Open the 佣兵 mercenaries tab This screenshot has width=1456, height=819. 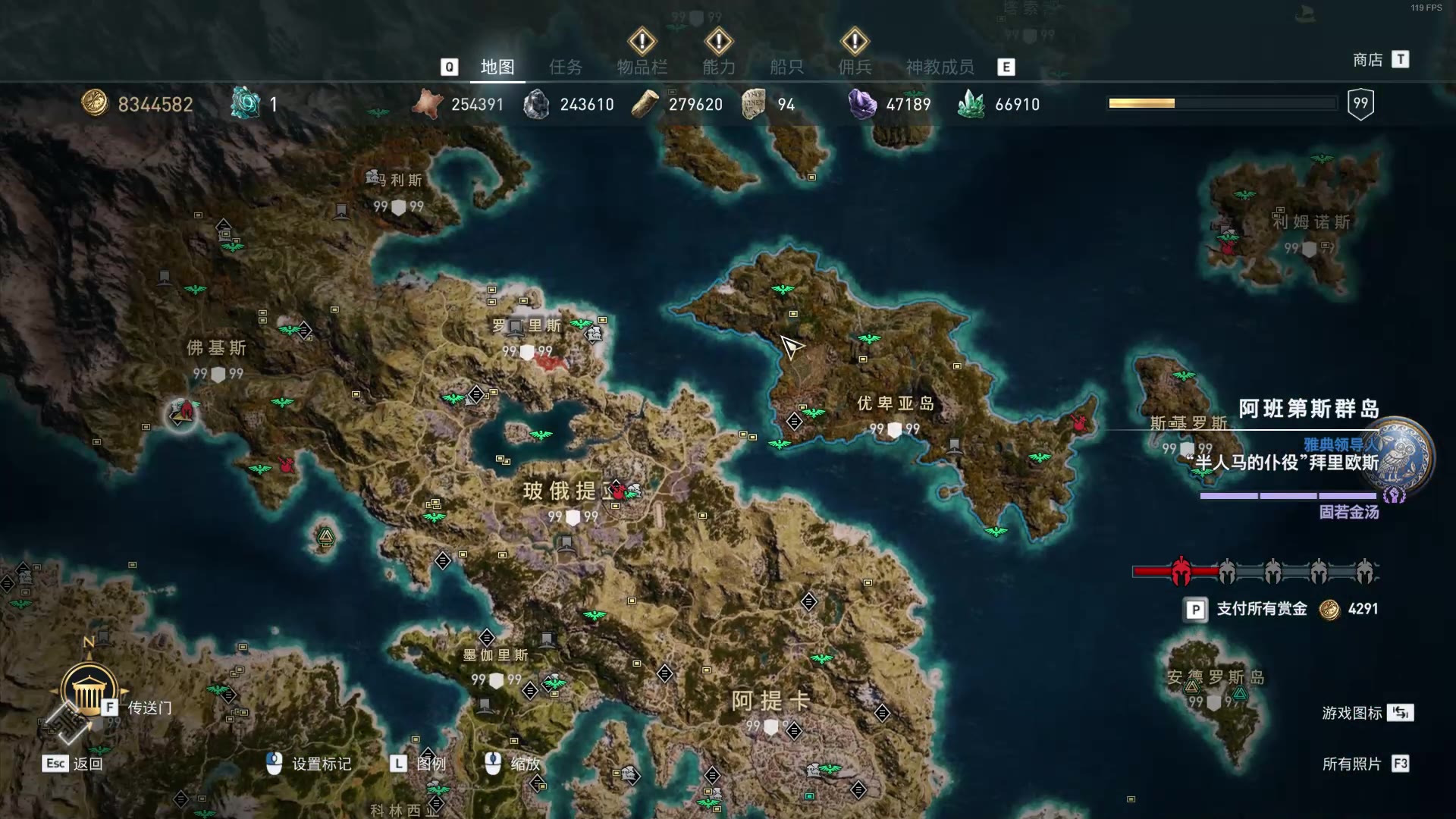pyautogui.click(x=855, y=67)
